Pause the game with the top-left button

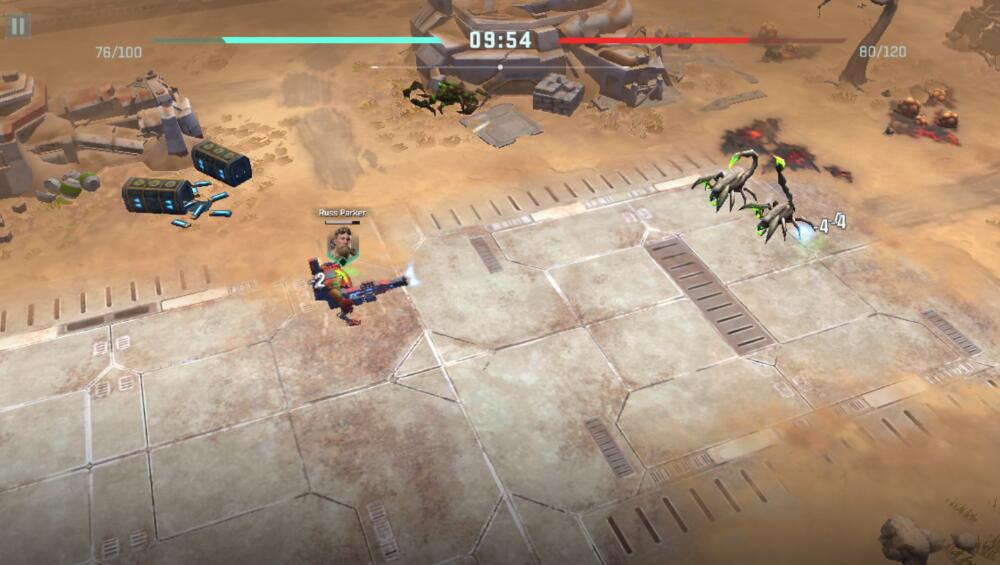click(18, 25)
